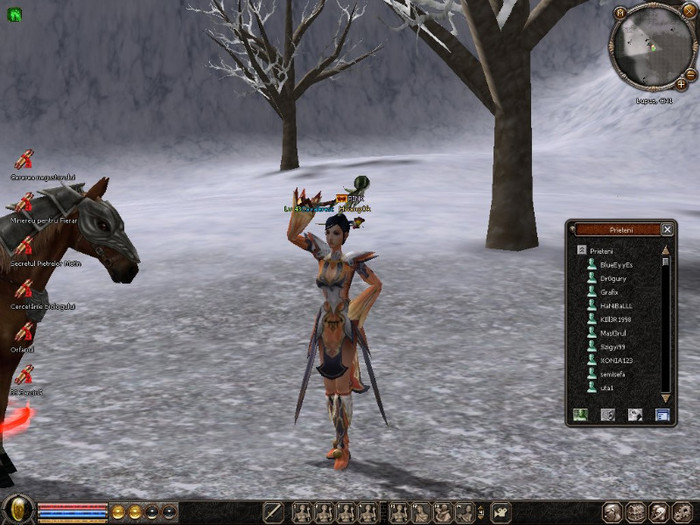This screenshot has height=525, width=700.
Task: Click the blue window icon in friends panel
Action: coord(661,414)
